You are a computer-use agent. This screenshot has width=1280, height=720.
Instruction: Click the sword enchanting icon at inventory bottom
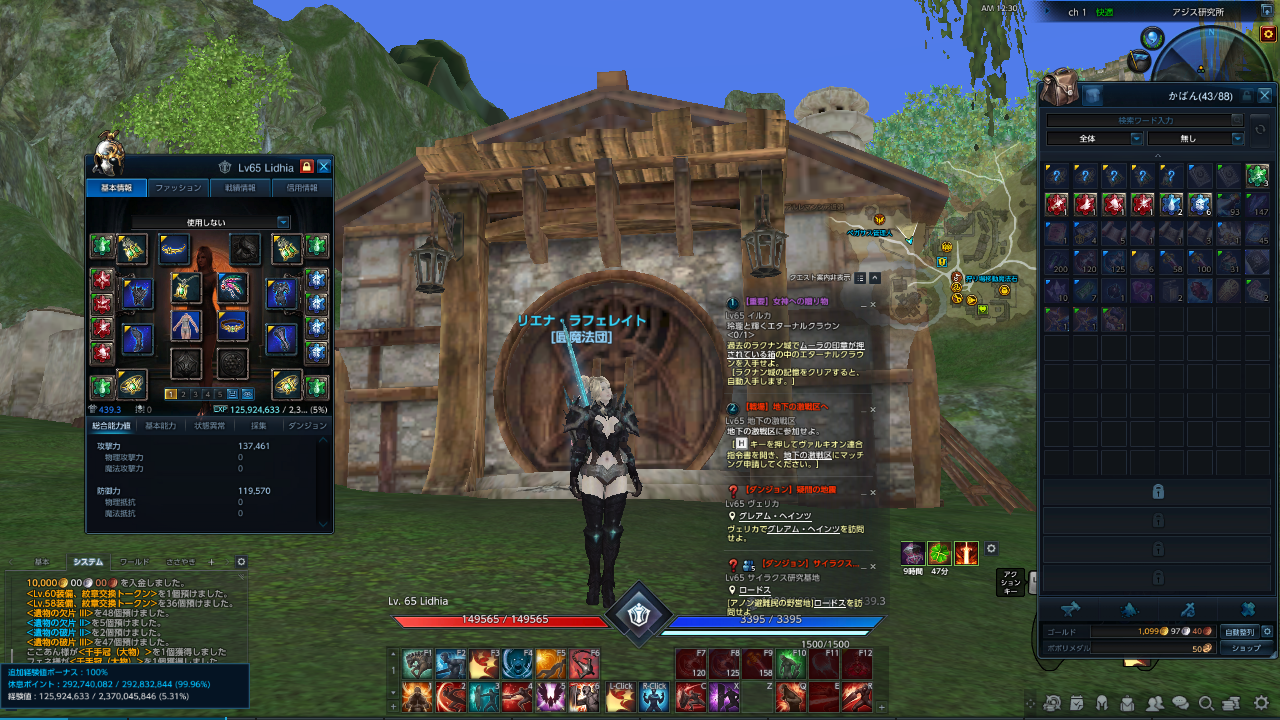(1188, 608)
